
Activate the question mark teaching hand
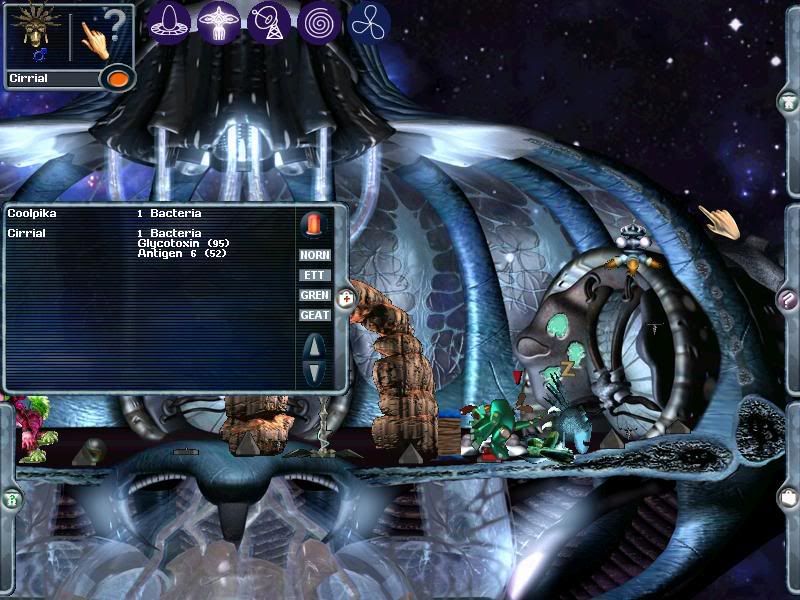pos(100,36)
